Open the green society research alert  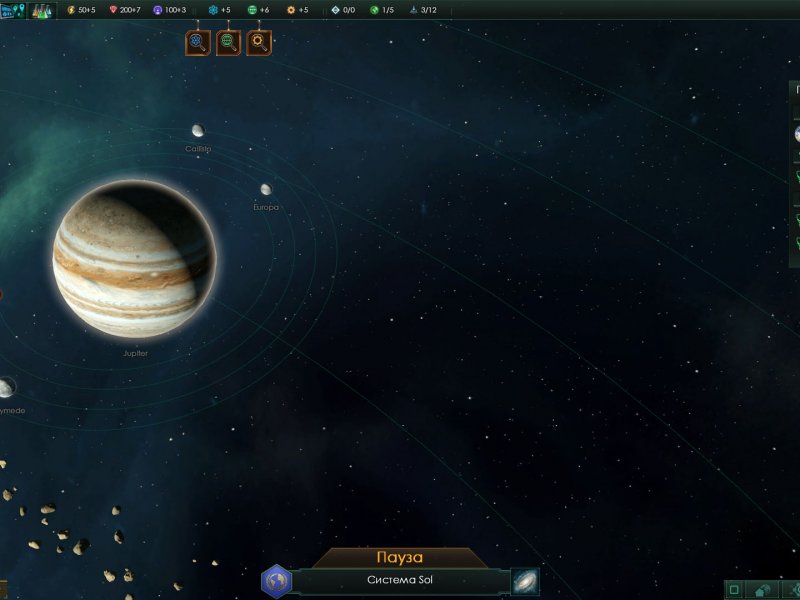pos(229,42)
